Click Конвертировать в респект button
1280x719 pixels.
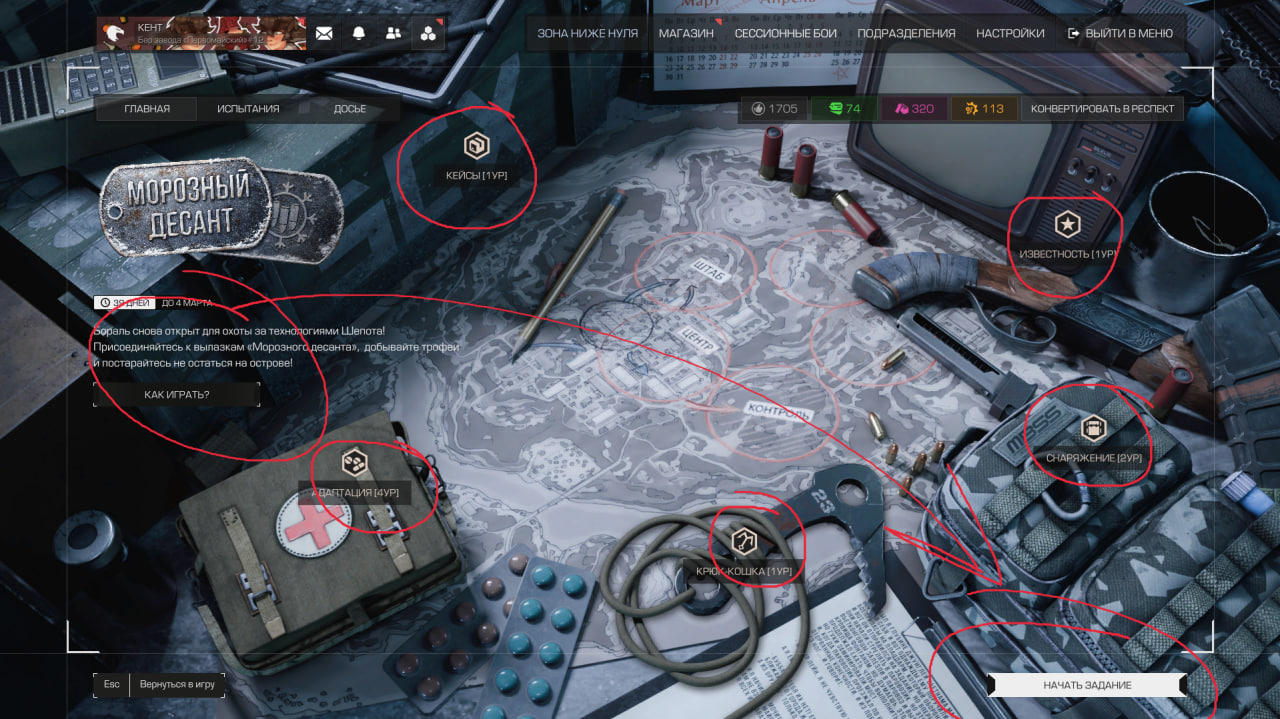pyautogui.click(x=1102, y=109)
